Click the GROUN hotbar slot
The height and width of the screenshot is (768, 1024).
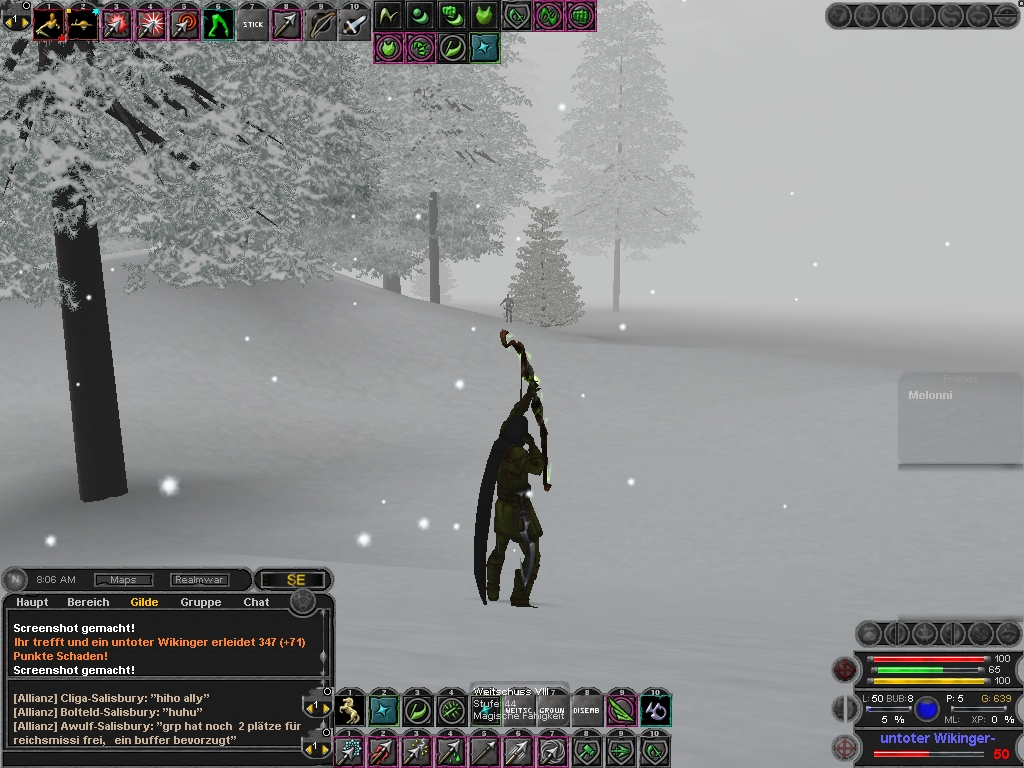(x=552, y=710)
